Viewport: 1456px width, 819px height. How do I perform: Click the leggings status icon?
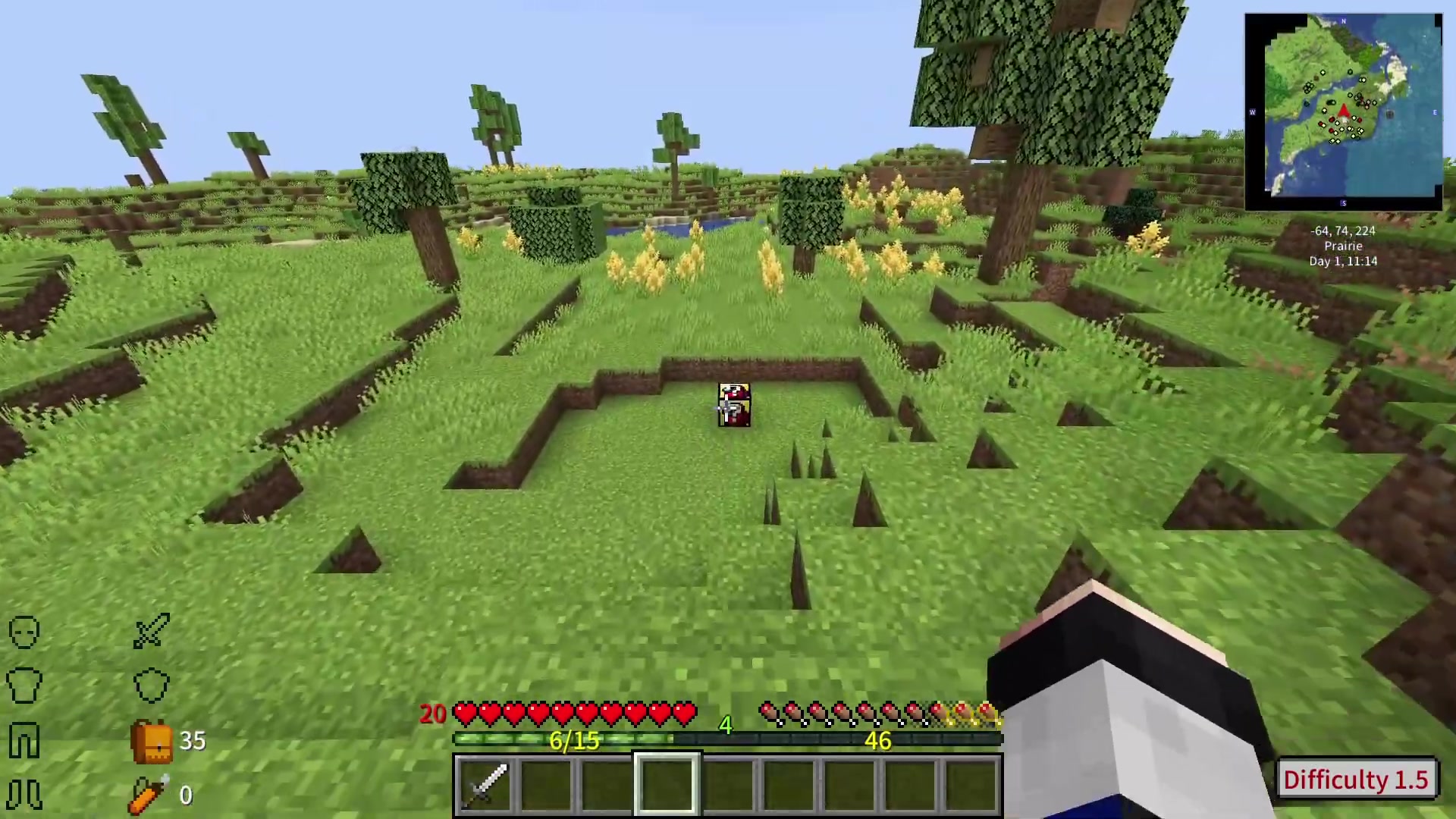coord(23,739)
